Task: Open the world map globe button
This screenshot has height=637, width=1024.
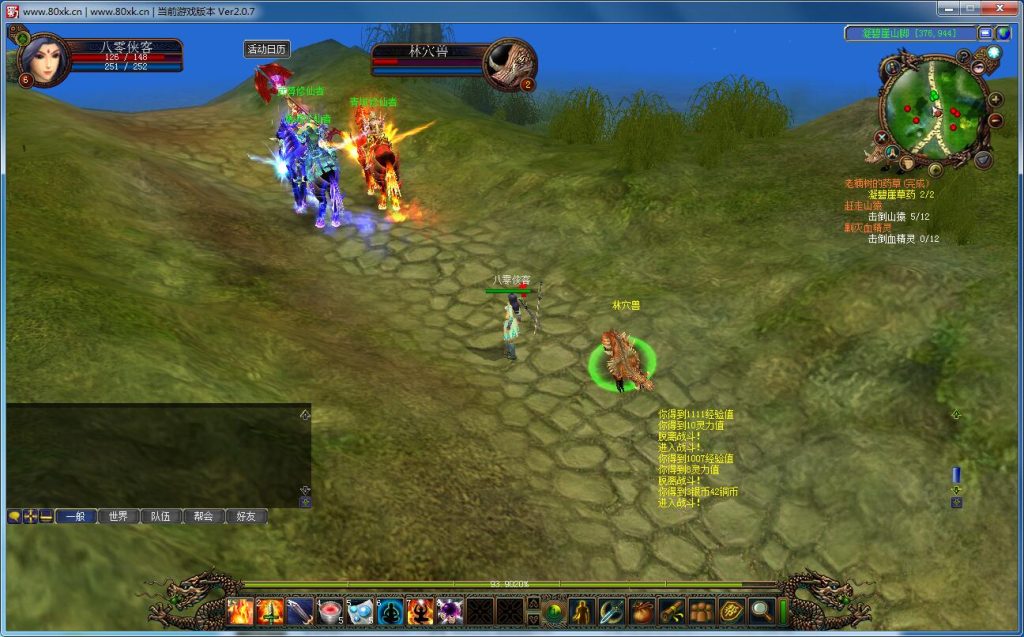Action: tap(1003, 33)
